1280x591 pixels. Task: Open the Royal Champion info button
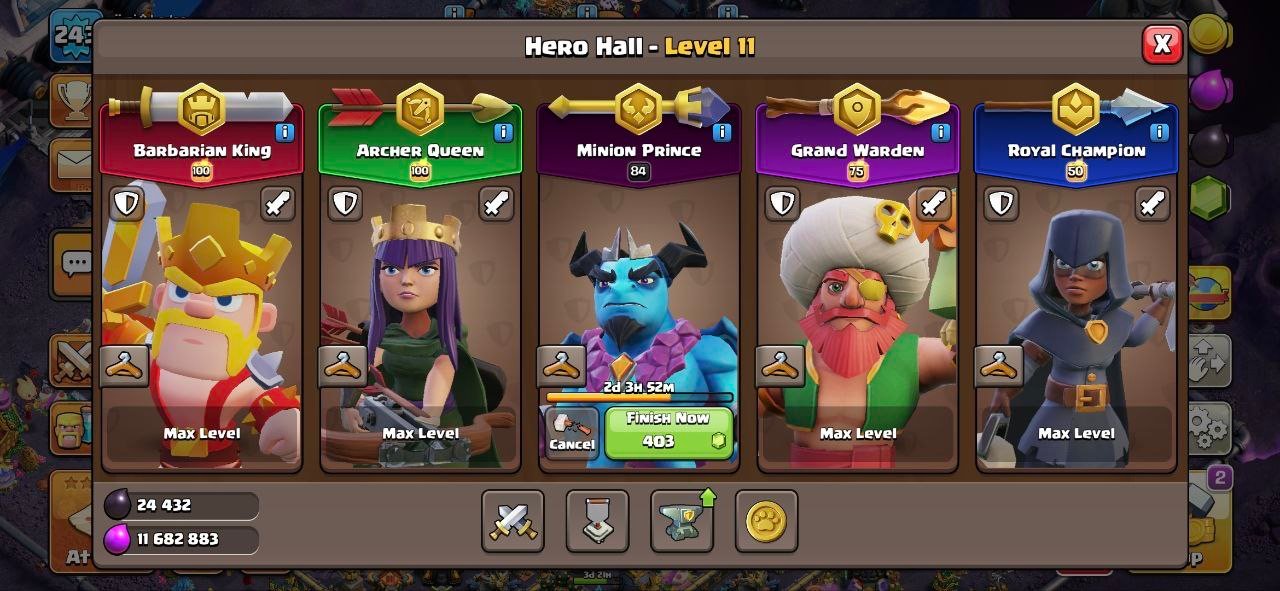(1159, 132)
